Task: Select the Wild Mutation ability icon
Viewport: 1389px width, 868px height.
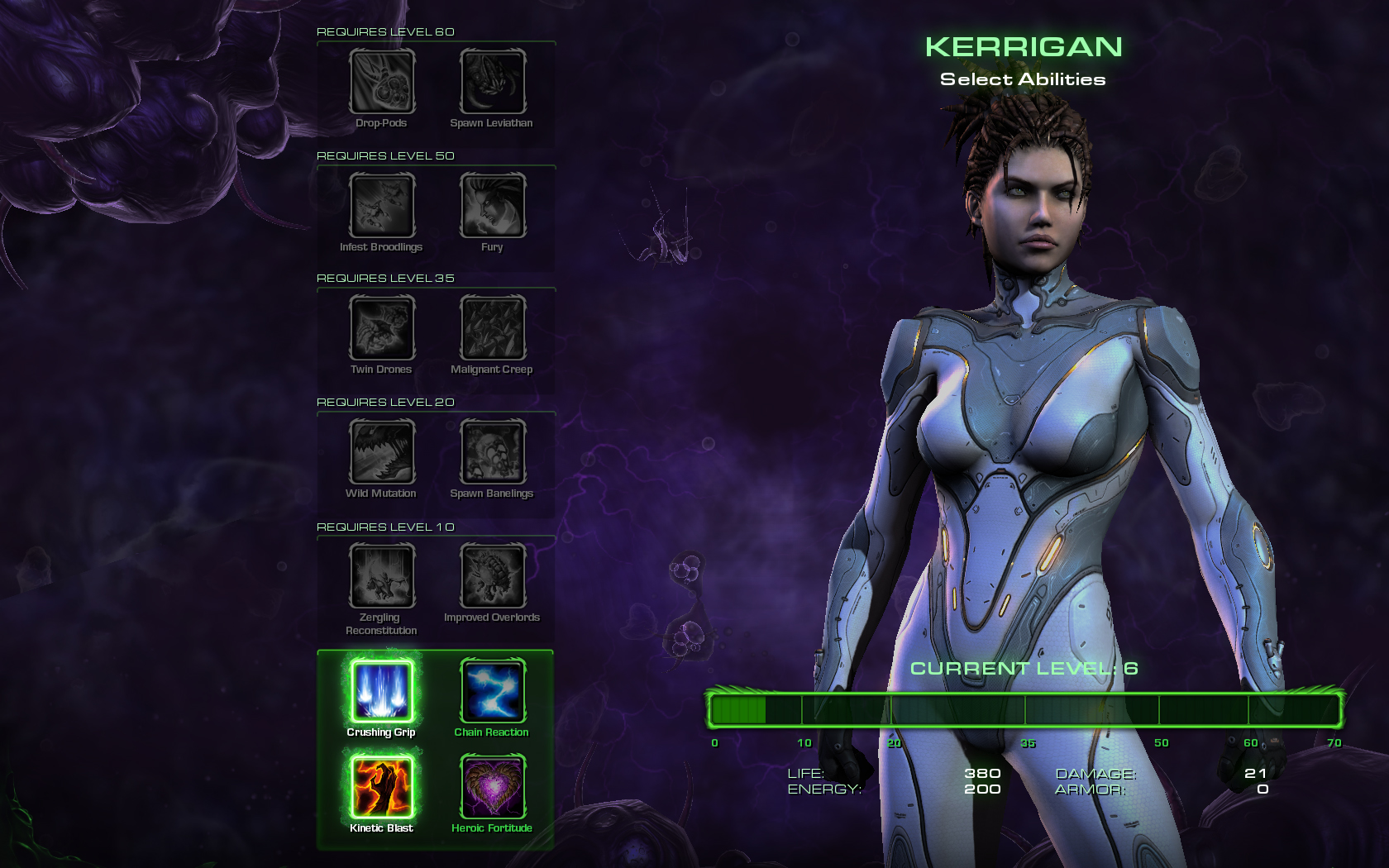Action: coord(381,451)
